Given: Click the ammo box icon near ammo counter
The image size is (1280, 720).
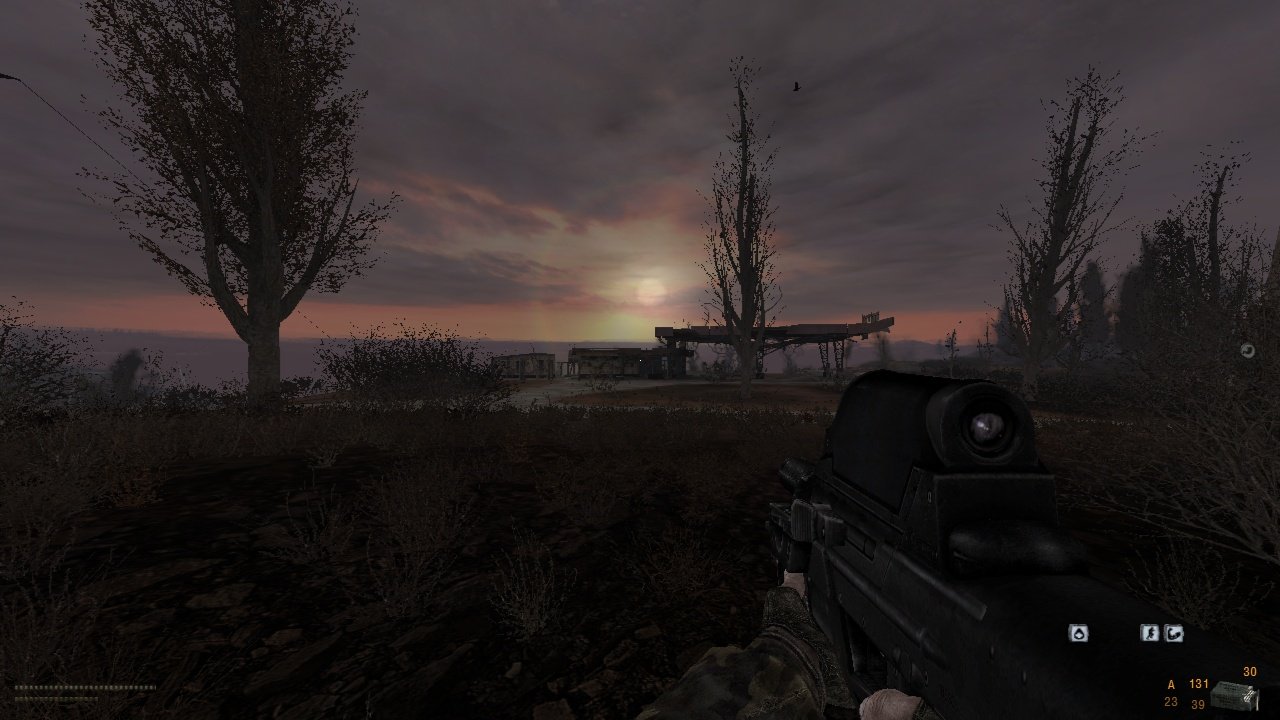Looking at the screenshot, I should coord(1233,693).
